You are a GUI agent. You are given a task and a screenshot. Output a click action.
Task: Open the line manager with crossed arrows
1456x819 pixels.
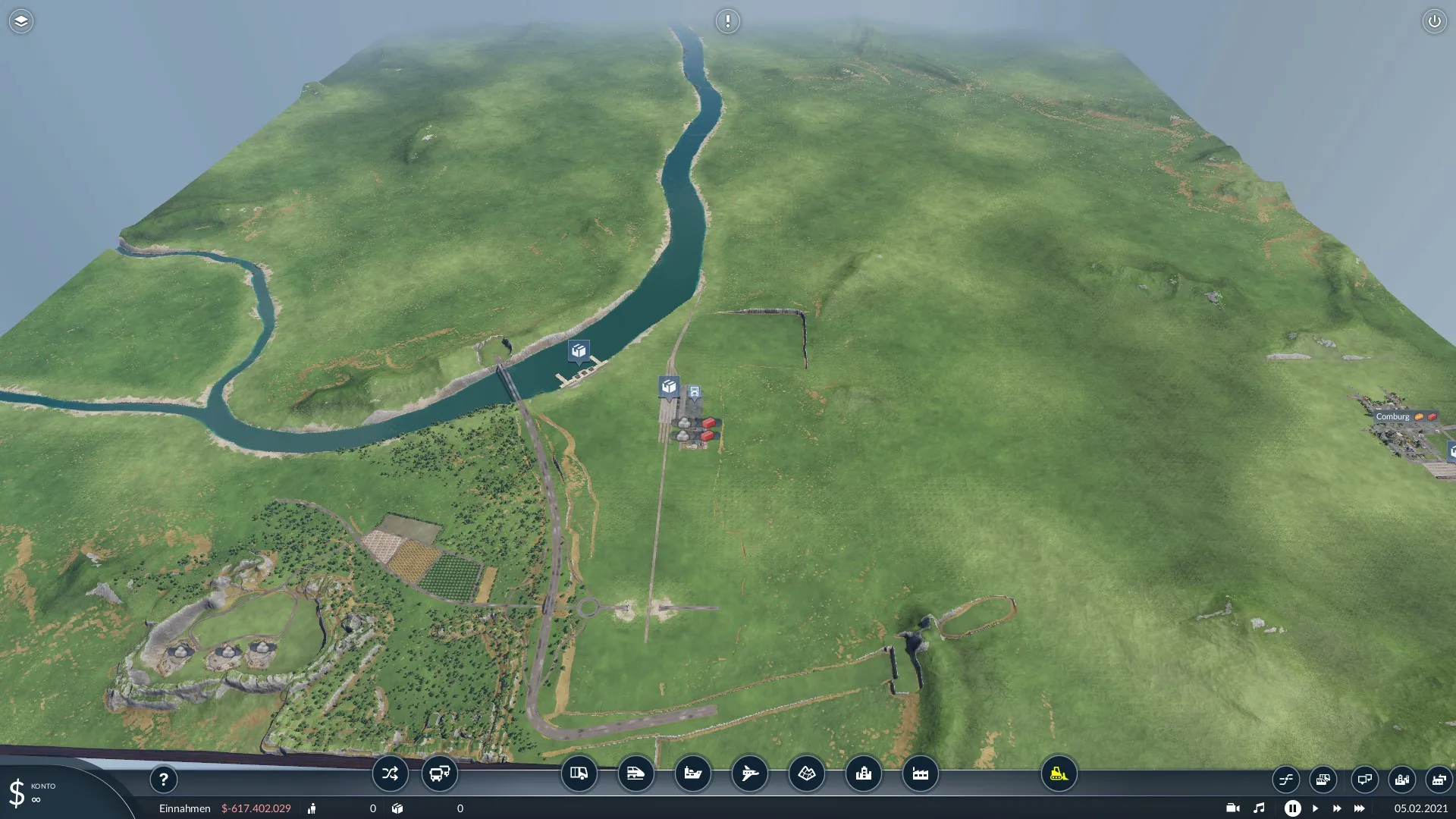tap(390, 773)
